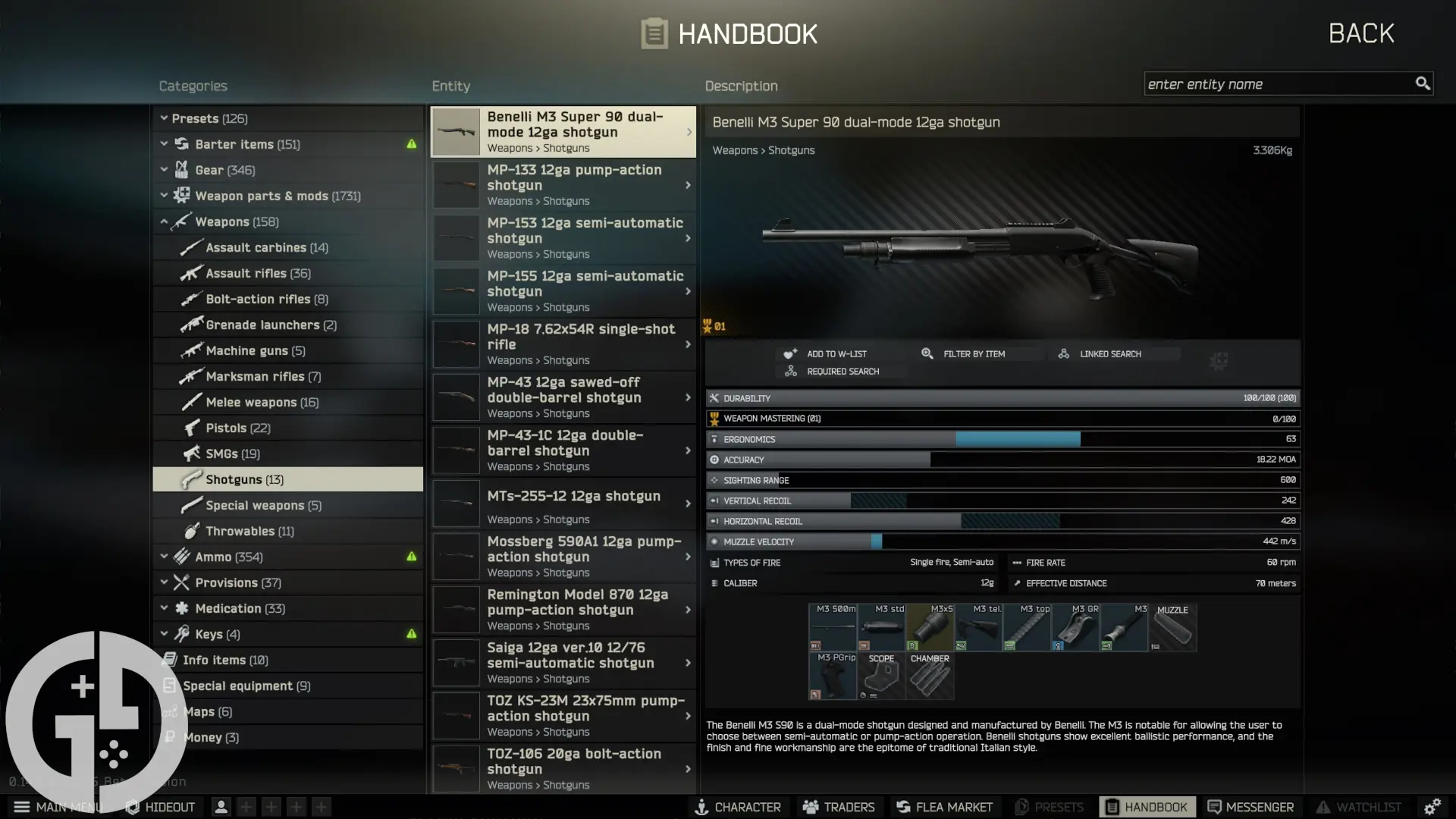Click FILTER BY ITEM
Viewport: 1456px width, 819px height.
pos(974,353)
